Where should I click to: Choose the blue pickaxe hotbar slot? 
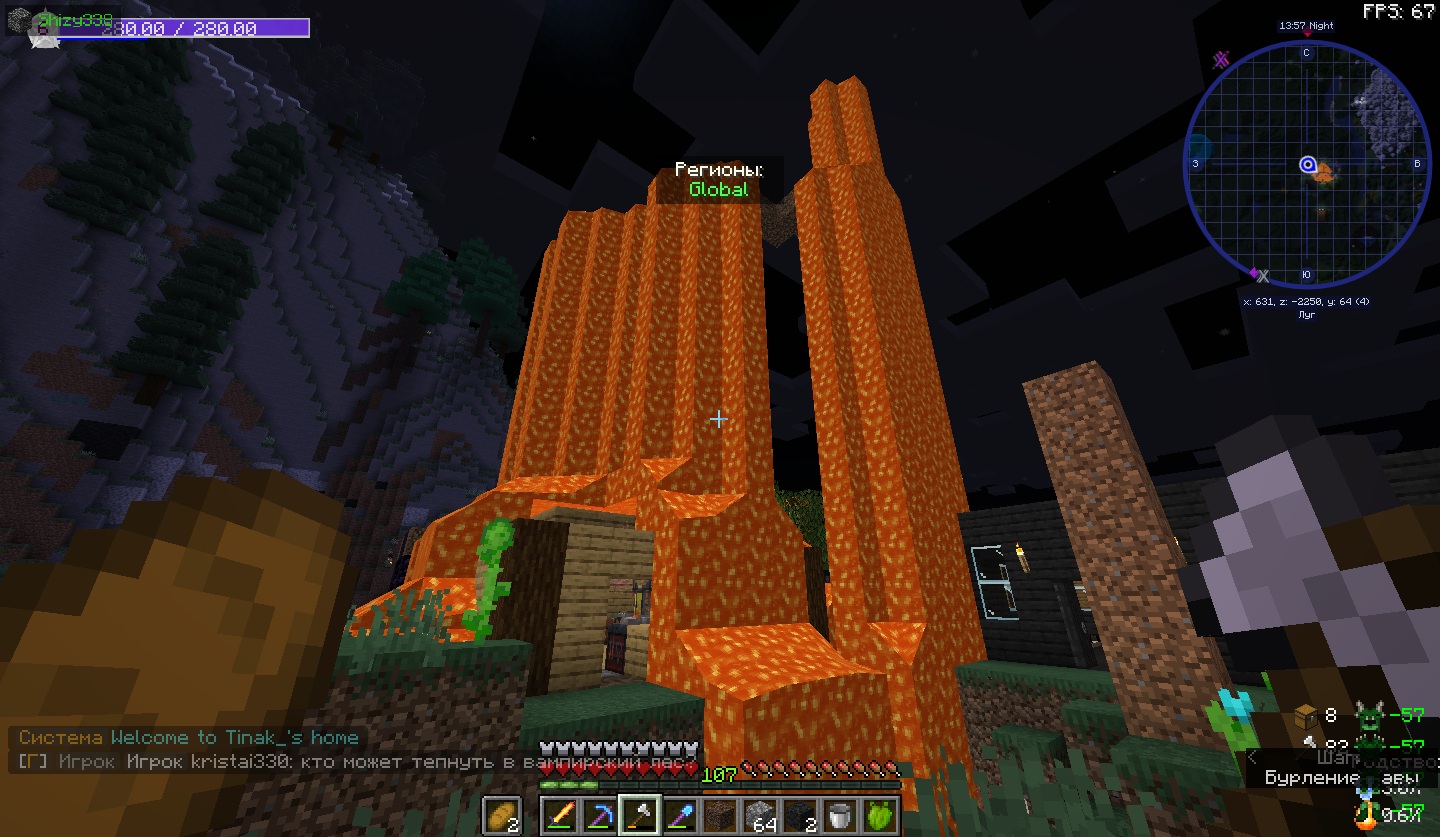(599, 815)
